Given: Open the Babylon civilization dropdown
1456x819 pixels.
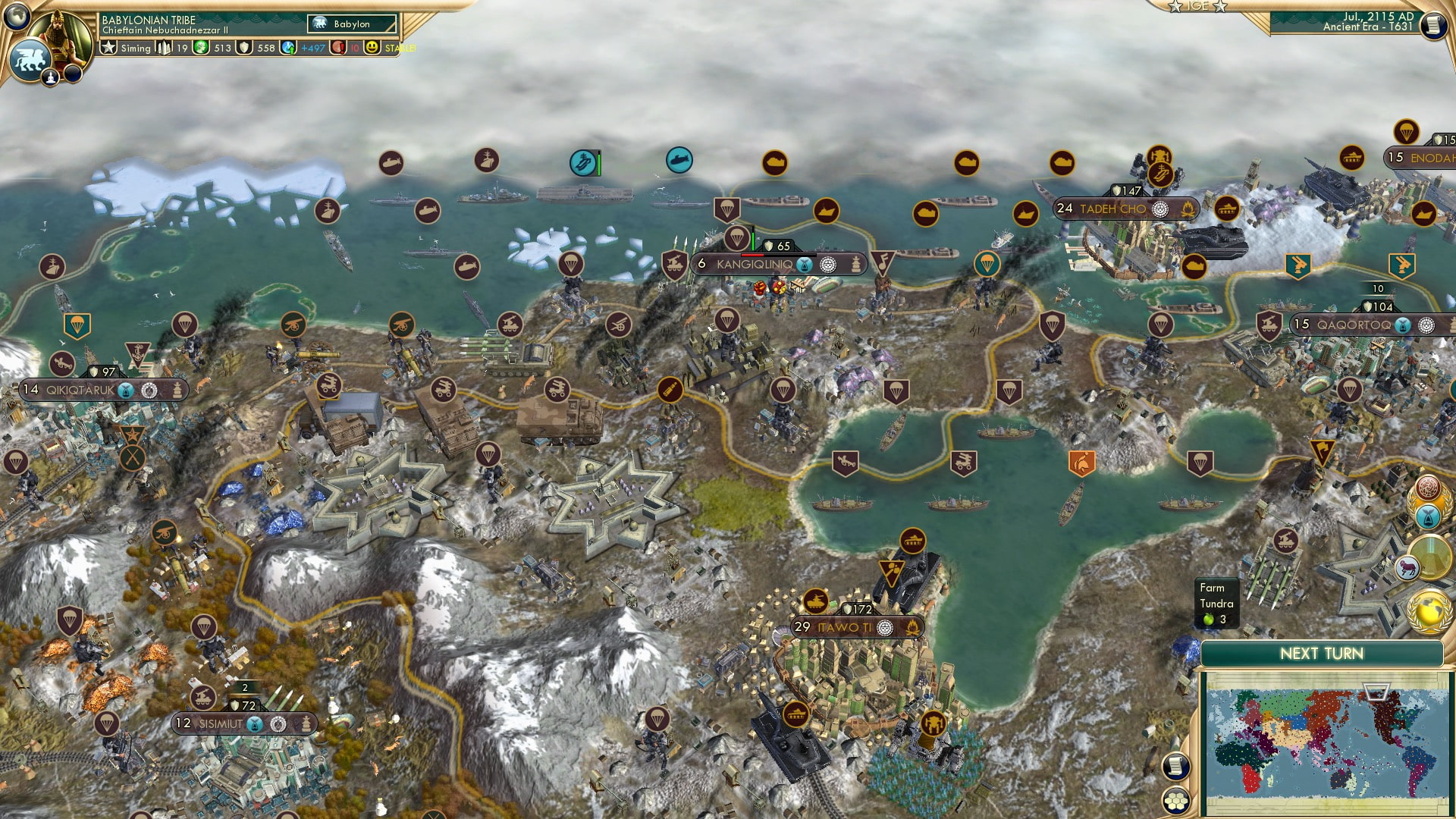Looking at the screenshot, I should click(x=349, y=24).
